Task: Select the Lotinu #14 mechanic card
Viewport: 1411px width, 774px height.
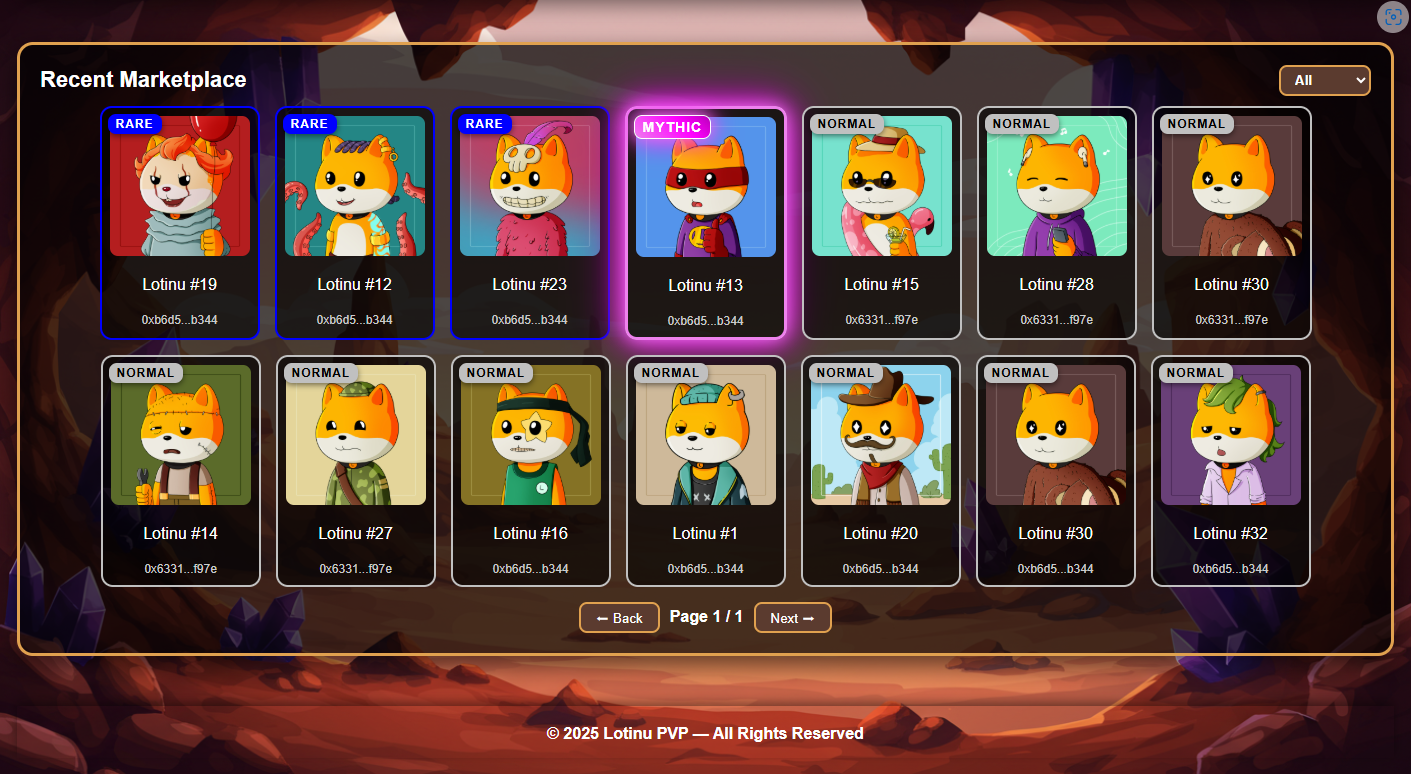Action: (181, 470)
